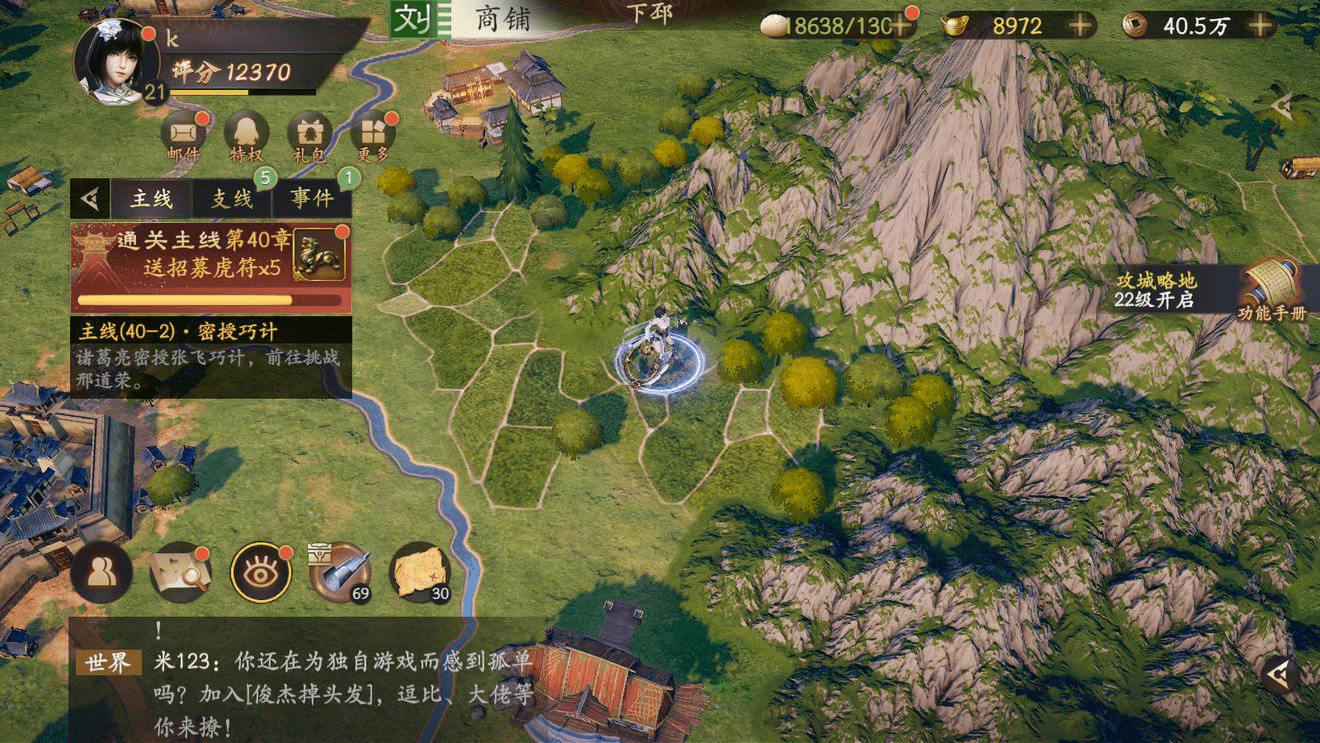
Task: Open the treasure map icon showing 30
Action: (419, 572)
